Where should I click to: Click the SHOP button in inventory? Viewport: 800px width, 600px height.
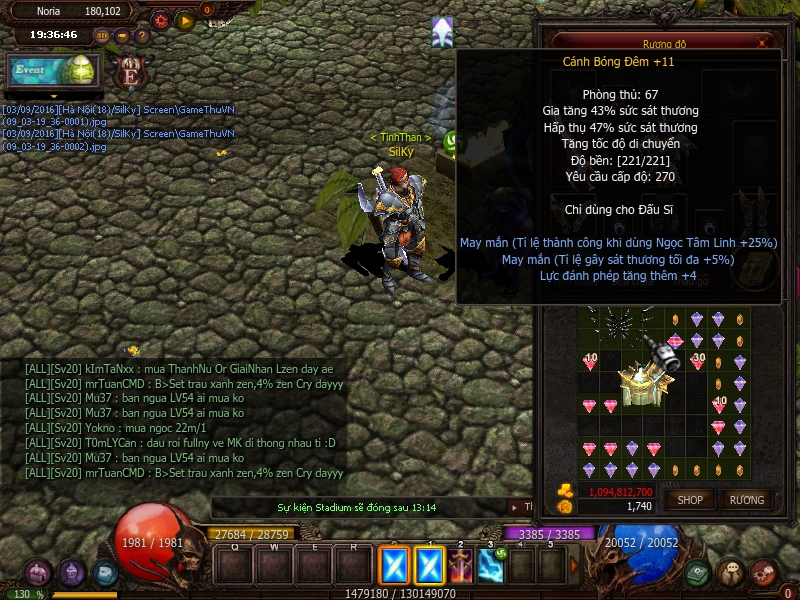(691, 499)
